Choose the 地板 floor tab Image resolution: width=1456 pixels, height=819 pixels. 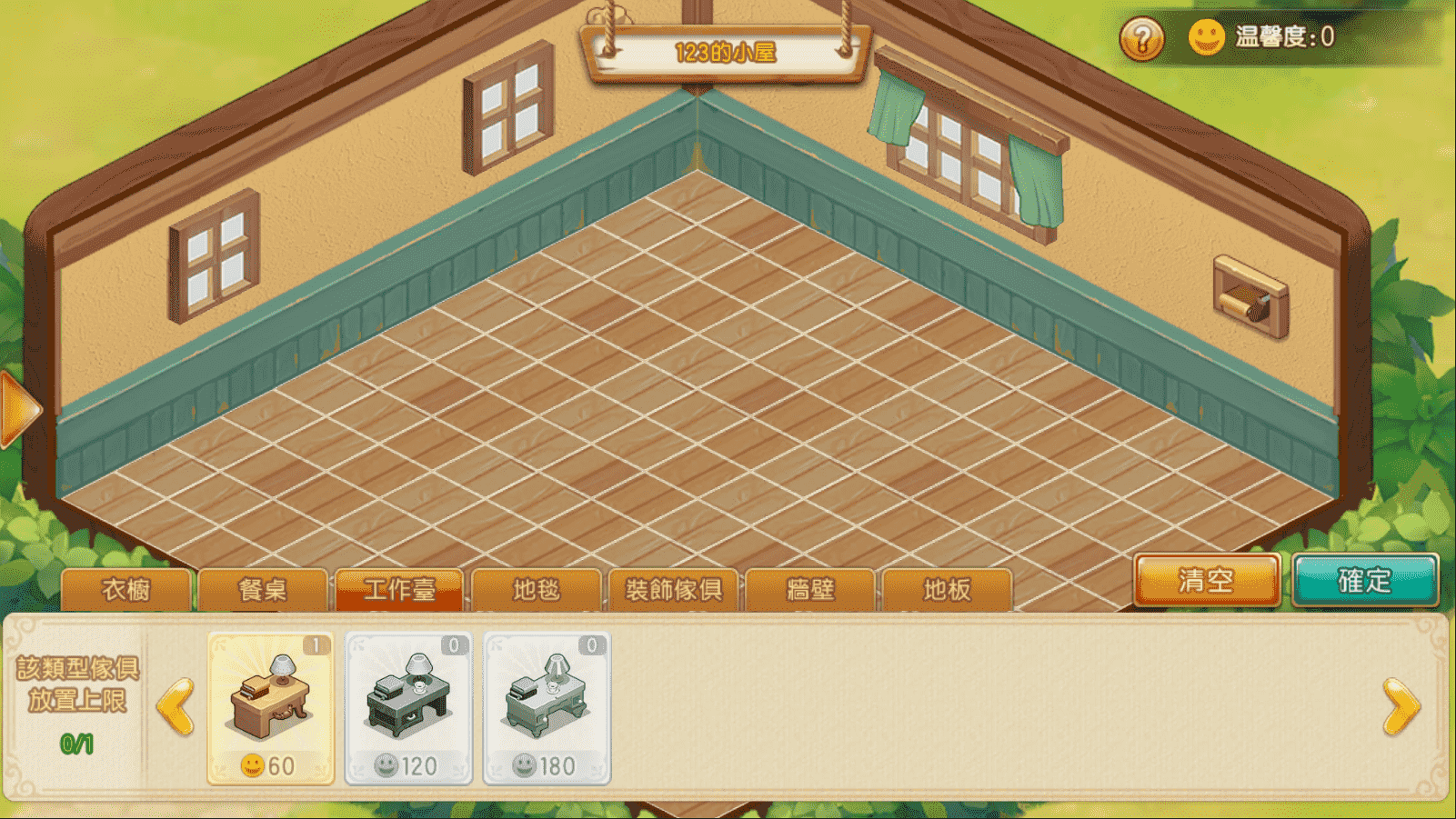pyautogui.click(x=947, y=590)
